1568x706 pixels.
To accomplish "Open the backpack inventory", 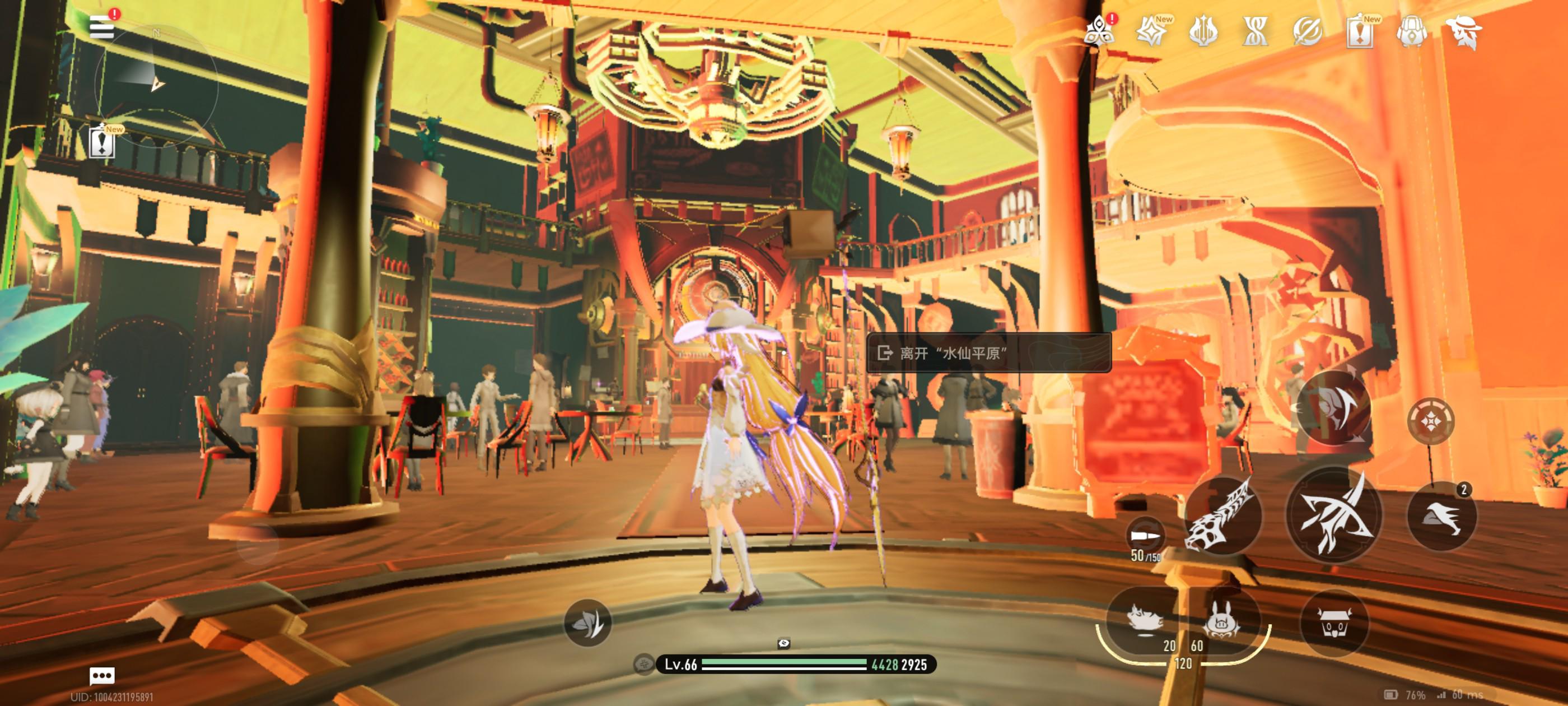I will point(1412,31).
